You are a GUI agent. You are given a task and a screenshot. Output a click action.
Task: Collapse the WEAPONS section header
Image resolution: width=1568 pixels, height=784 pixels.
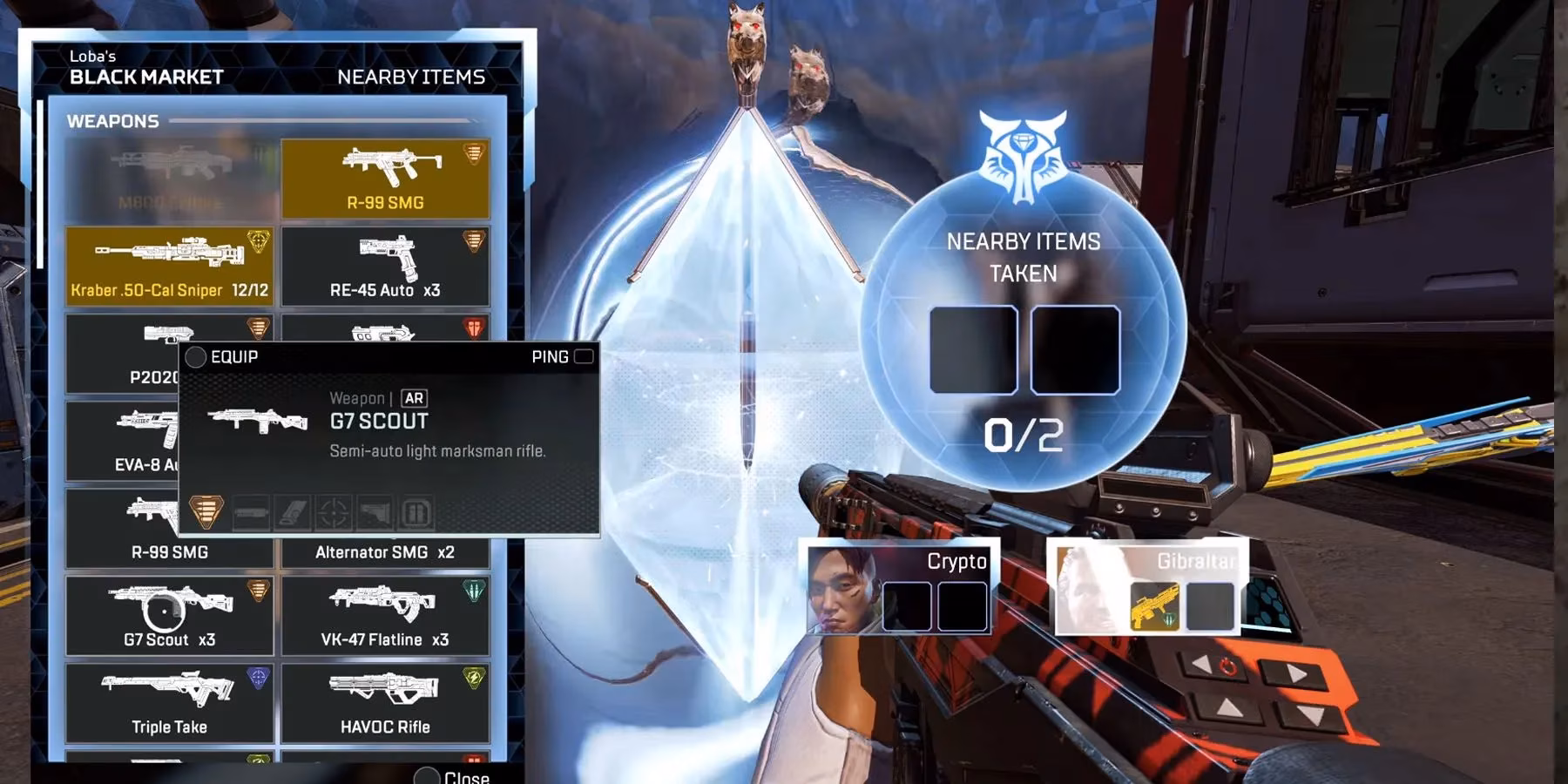point(113,120)
